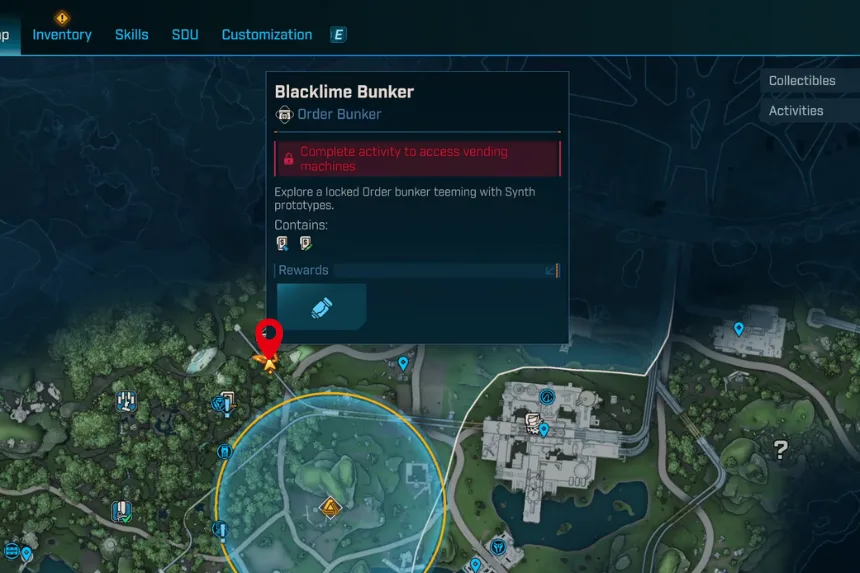
Task: Go to the Customization tab
Action: tap(267, 35)
